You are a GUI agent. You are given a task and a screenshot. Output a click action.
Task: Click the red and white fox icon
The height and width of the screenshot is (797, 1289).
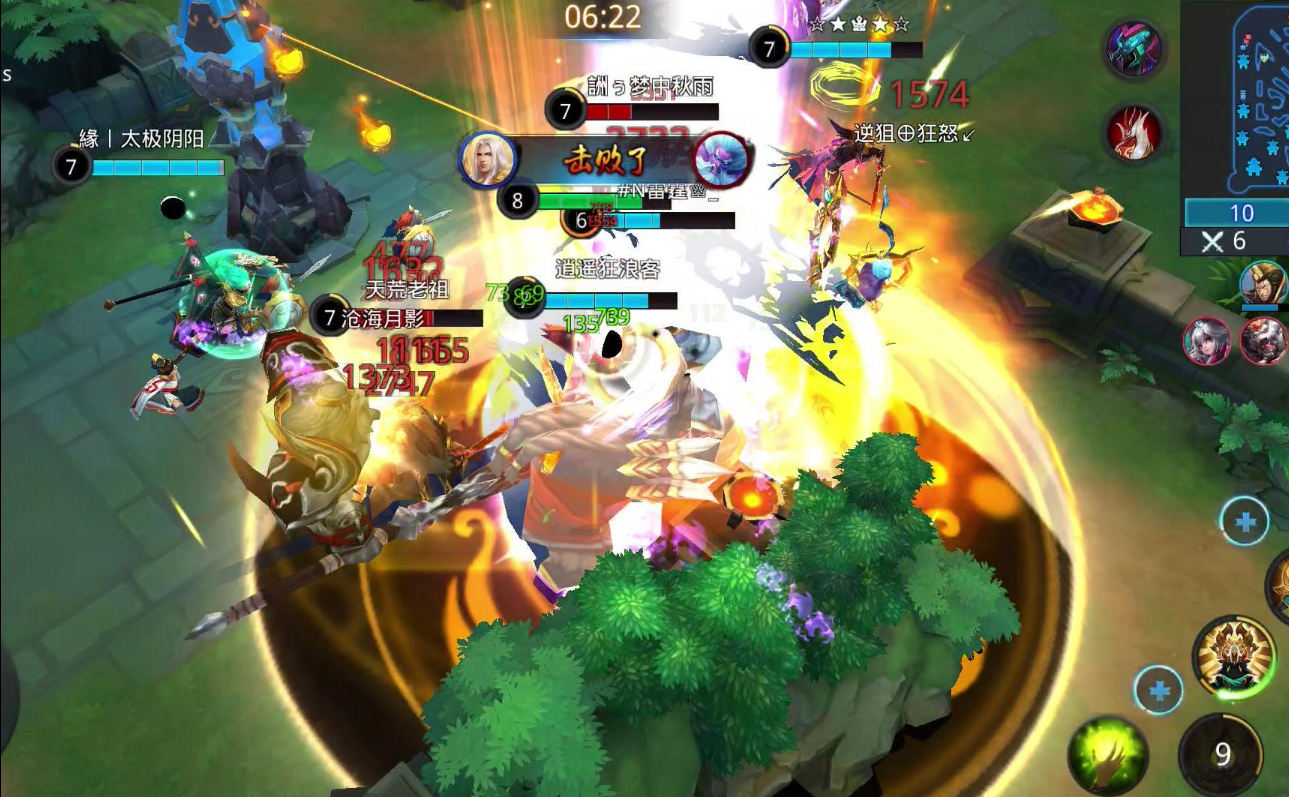(x=1135, y=133)
